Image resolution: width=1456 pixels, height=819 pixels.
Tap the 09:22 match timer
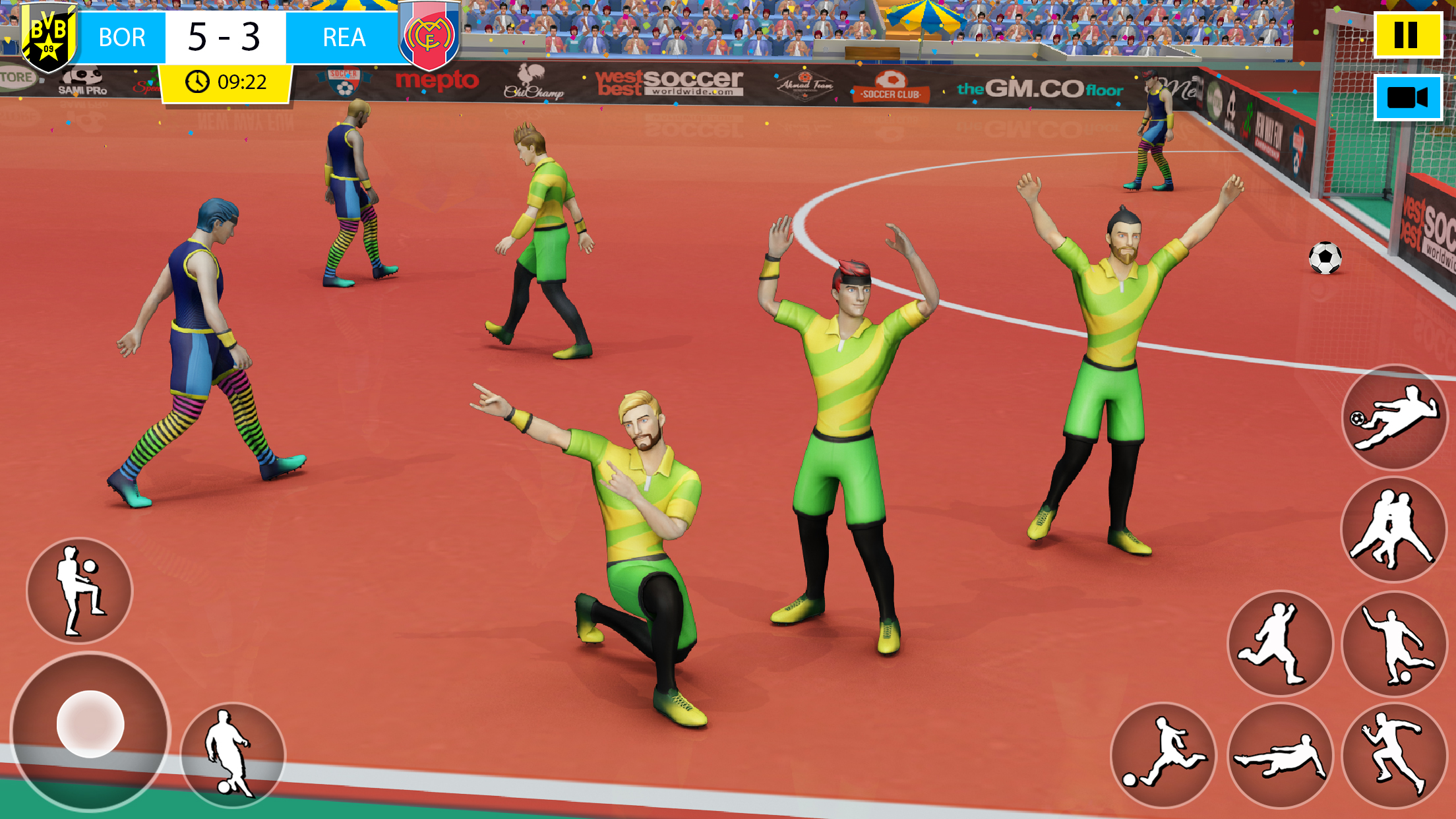coord(236,81)
